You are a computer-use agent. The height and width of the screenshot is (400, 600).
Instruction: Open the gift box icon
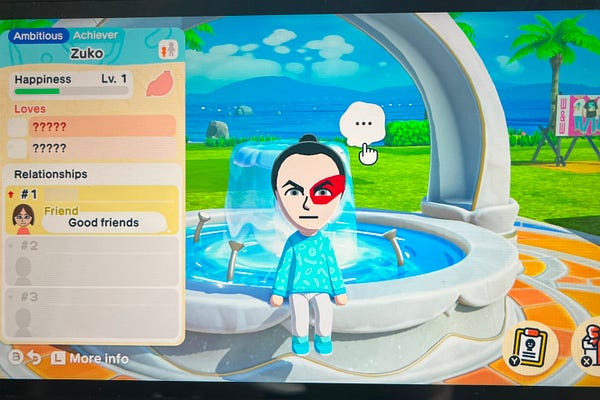click(590, 346)
